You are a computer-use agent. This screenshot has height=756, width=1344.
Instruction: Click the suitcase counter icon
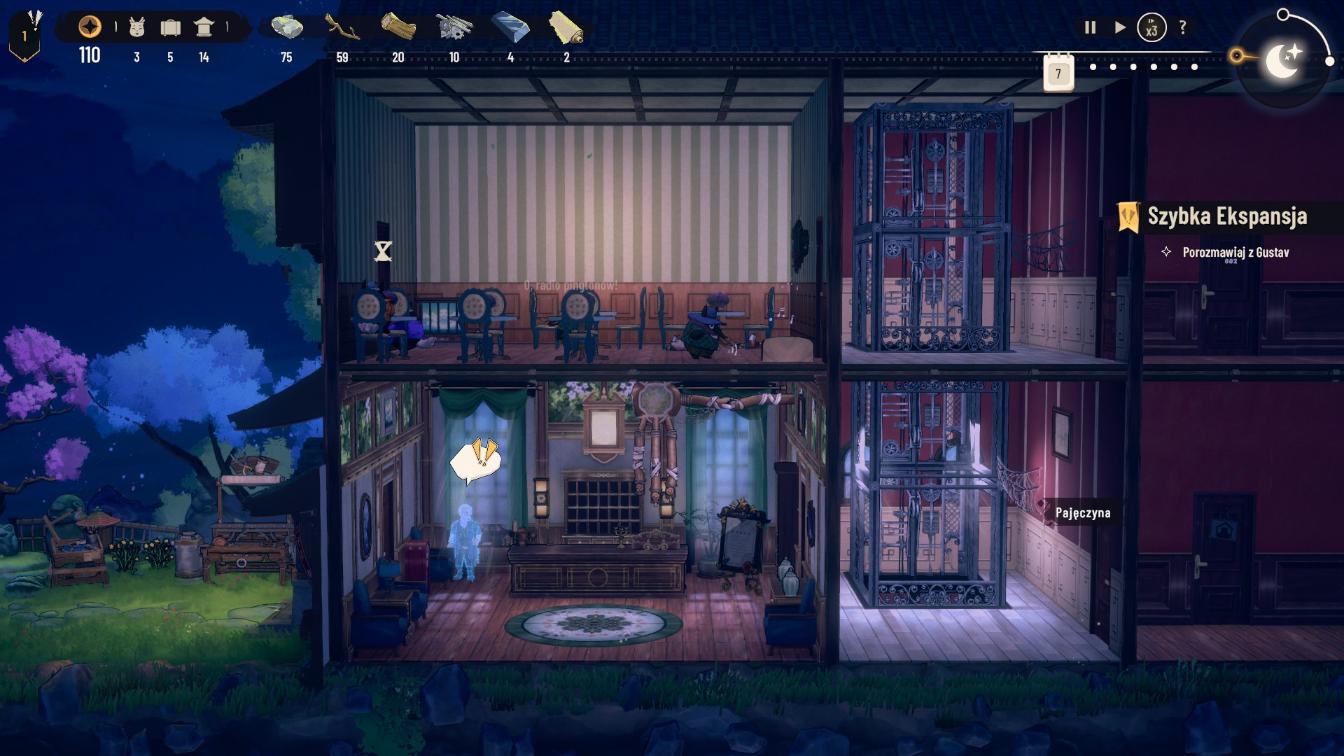pos(170,28)
